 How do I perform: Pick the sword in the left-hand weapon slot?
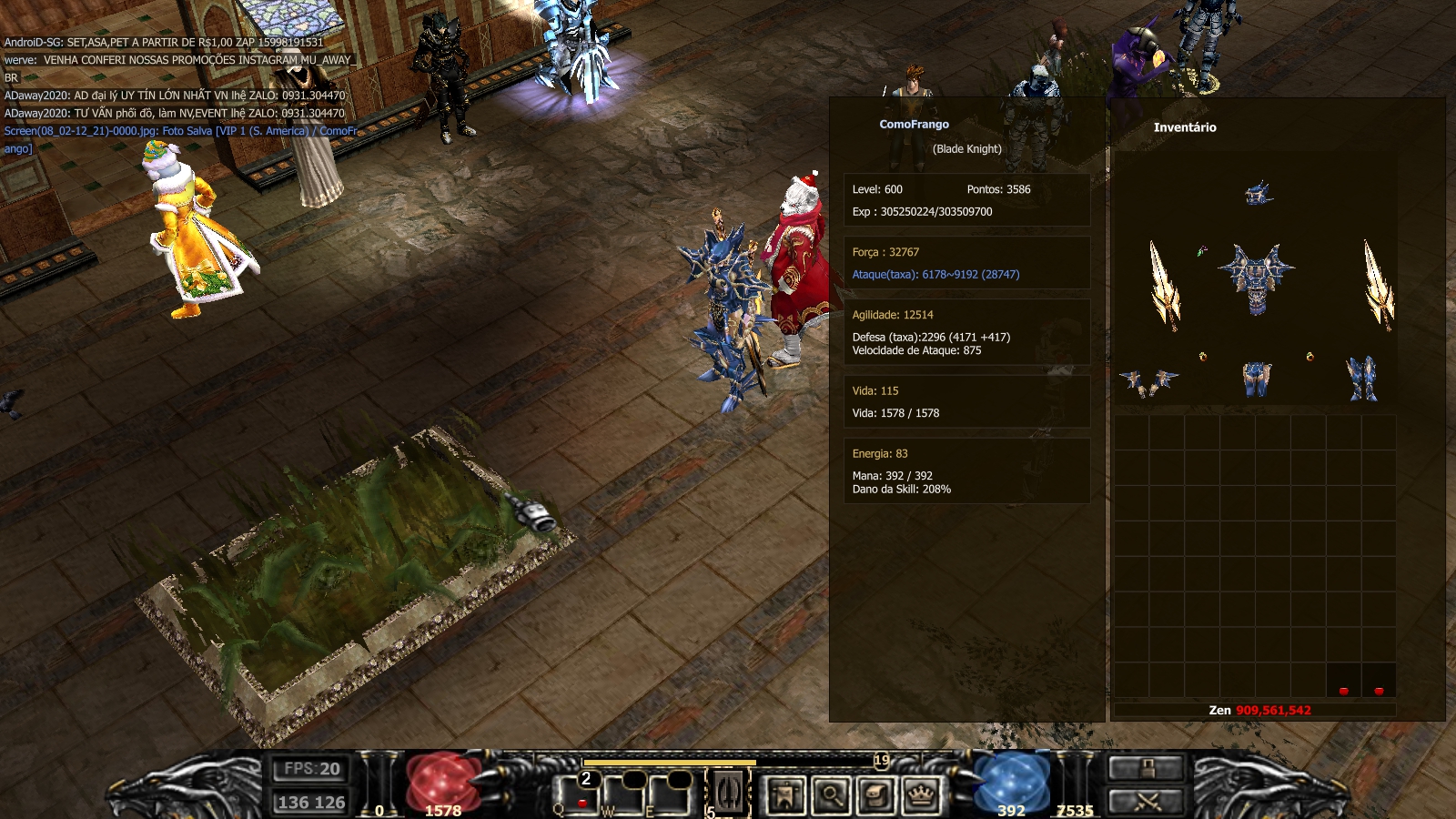point(1163,286)
